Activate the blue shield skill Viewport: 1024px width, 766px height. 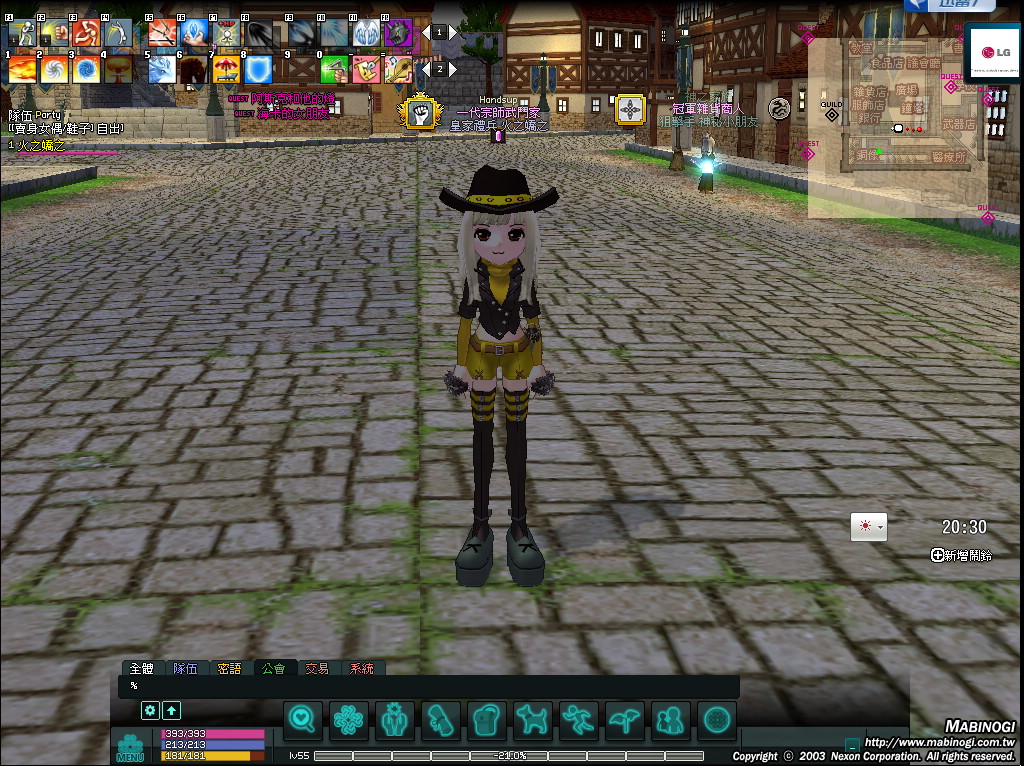point(259,70)
